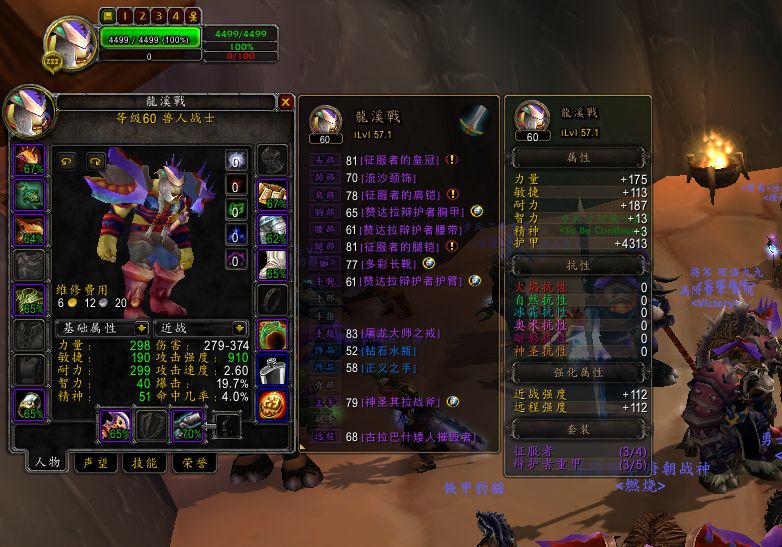Viewport: 782px width, 547px height.
Task: Click the main-hand axe weapon slot
Action: tap(113, 425)
